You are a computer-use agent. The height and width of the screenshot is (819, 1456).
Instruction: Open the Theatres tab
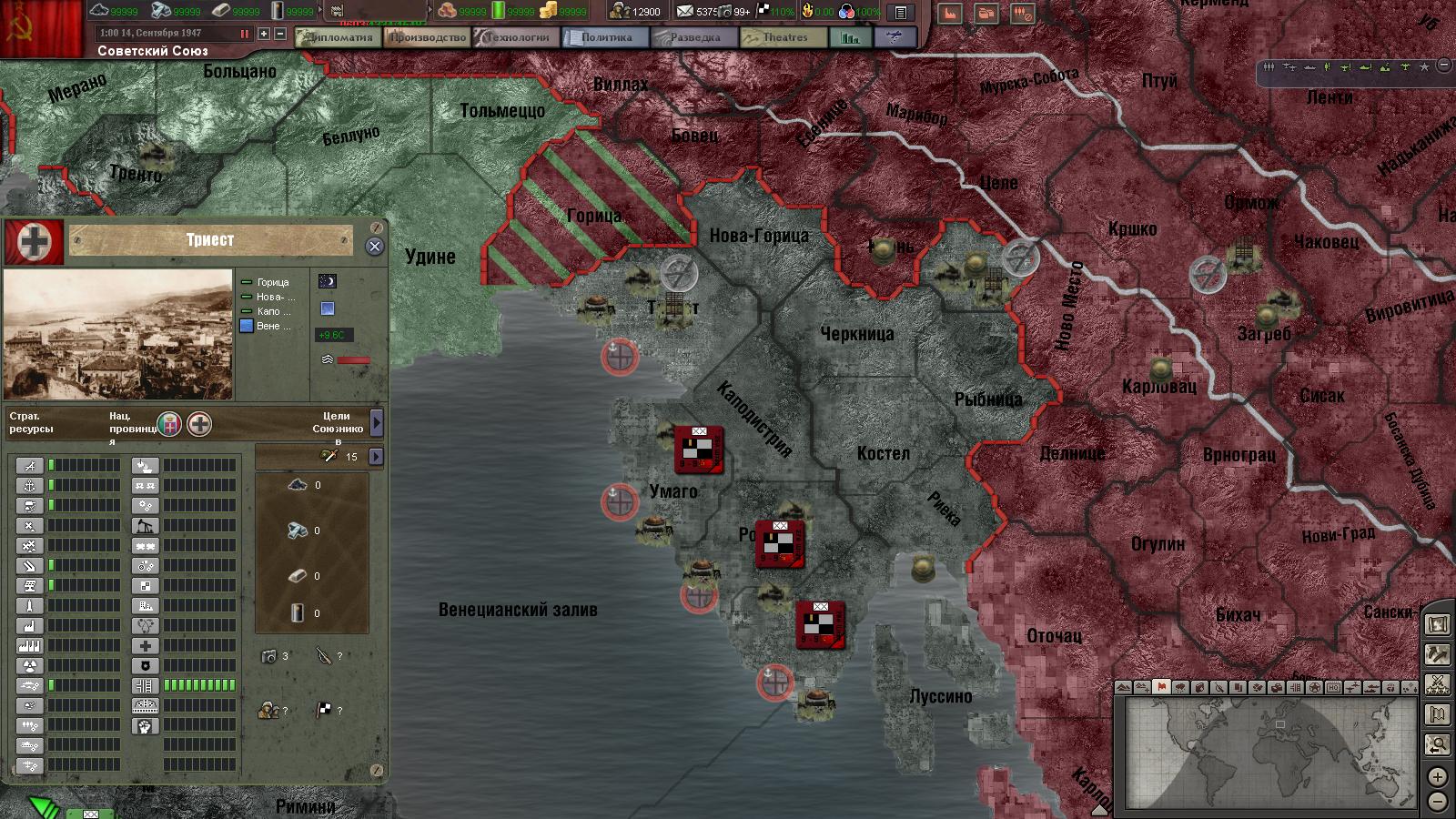point(784,37)
